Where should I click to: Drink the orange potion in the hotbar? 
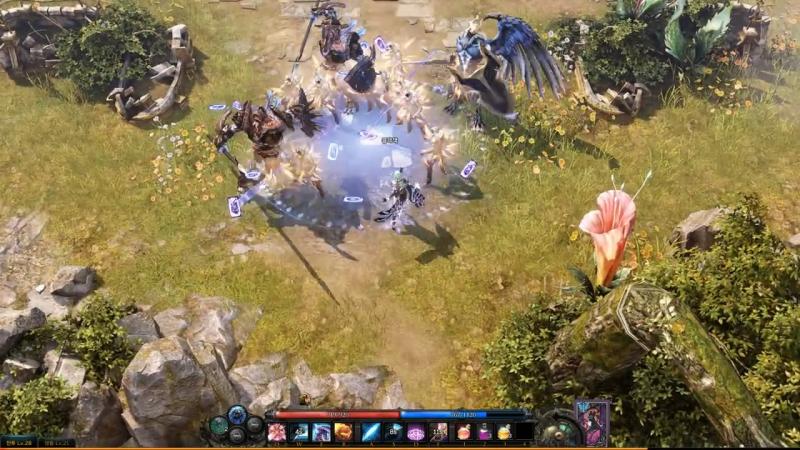coord(464,432)
